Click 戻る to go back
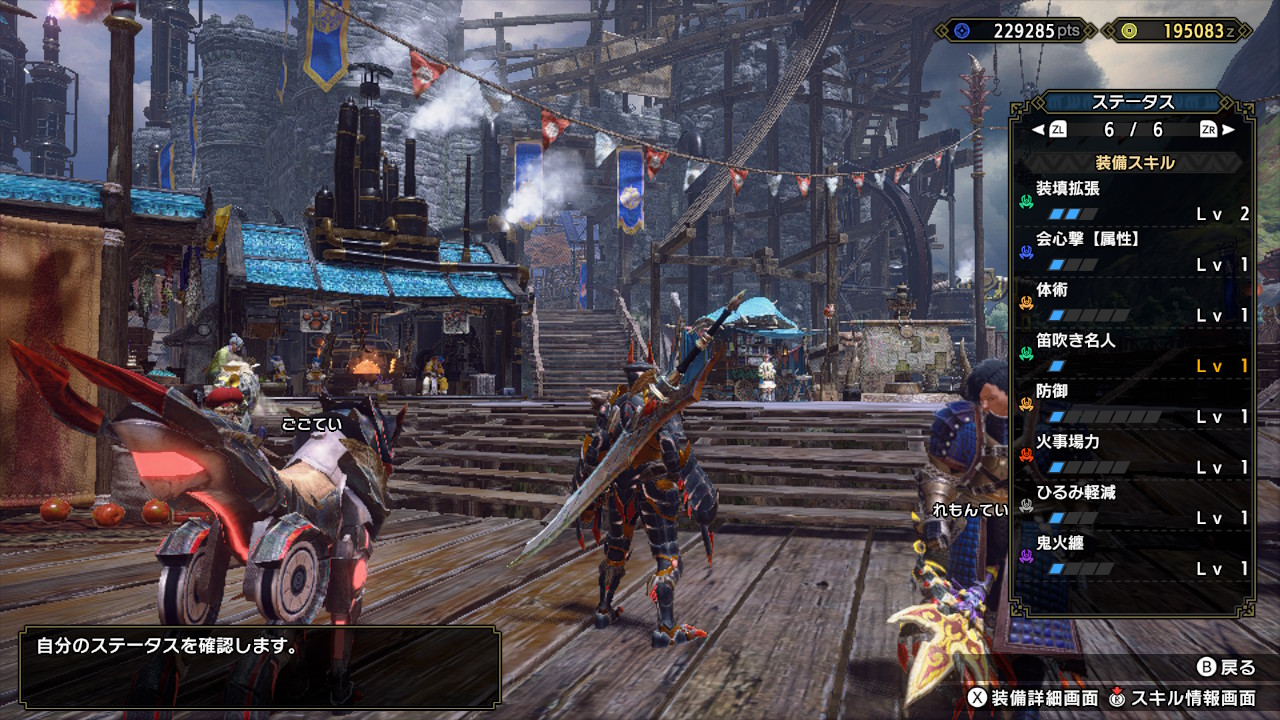 1226,667
